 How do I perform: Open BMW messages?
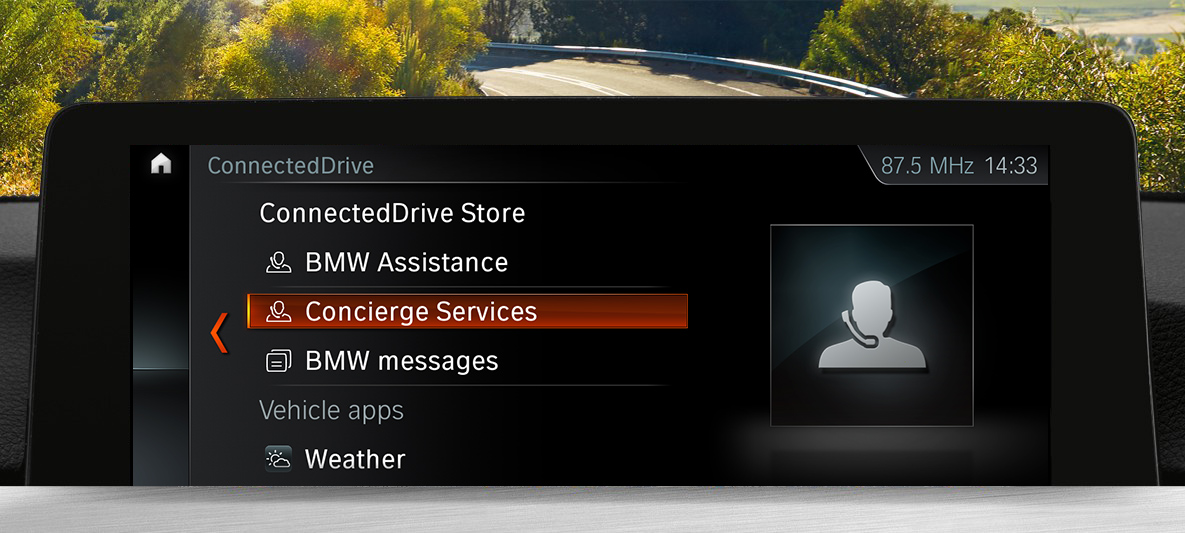401,361
